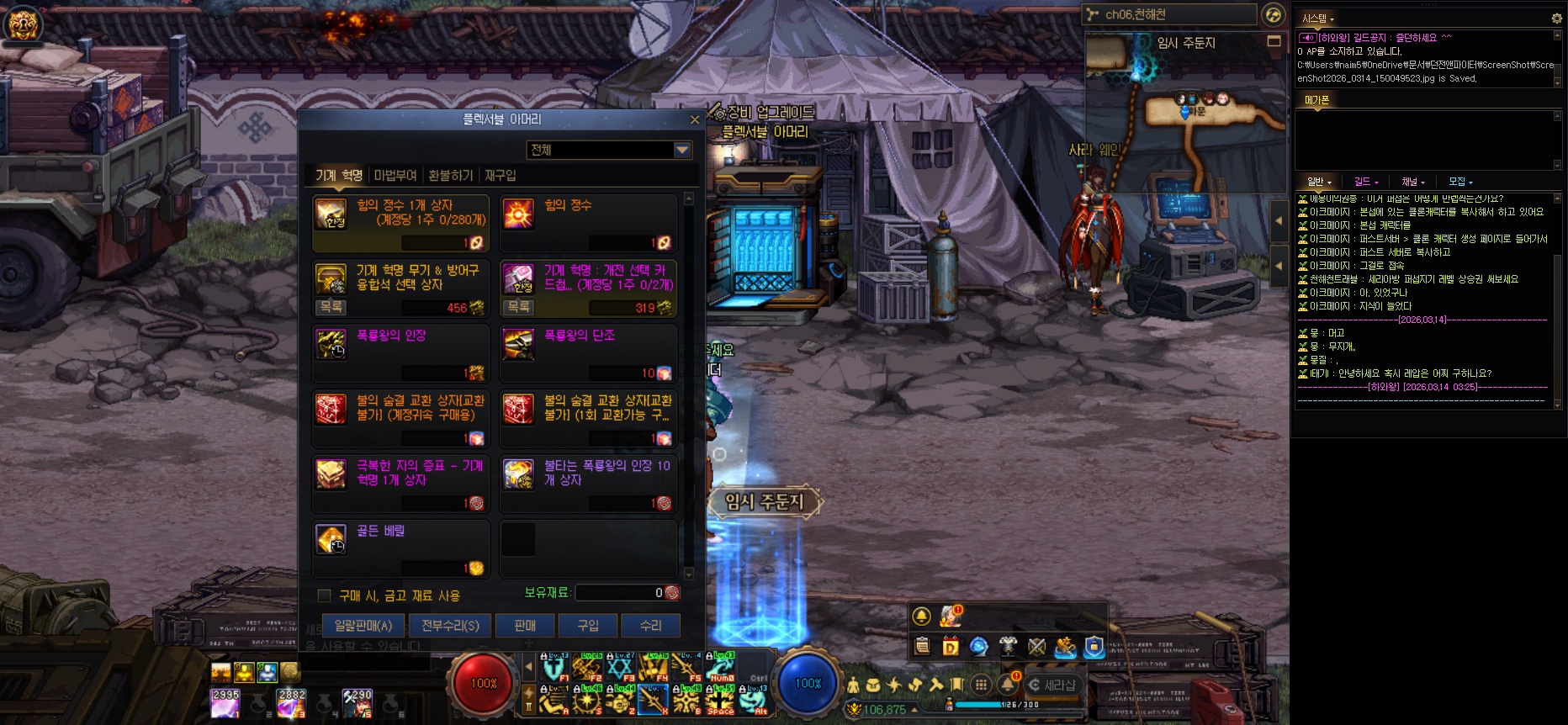The image size is (1568, 725).
Task: Switch chat to the 길드 tab
Action: 1365,182
